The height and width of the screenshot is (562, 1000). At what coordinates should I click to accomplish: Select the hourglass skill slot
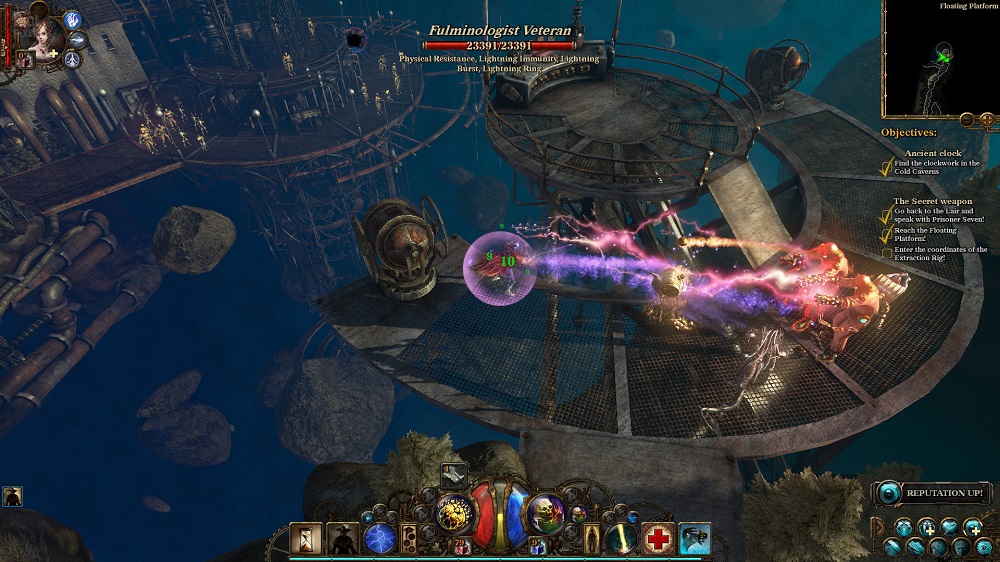pyautogui.click(x=306, y=539)
